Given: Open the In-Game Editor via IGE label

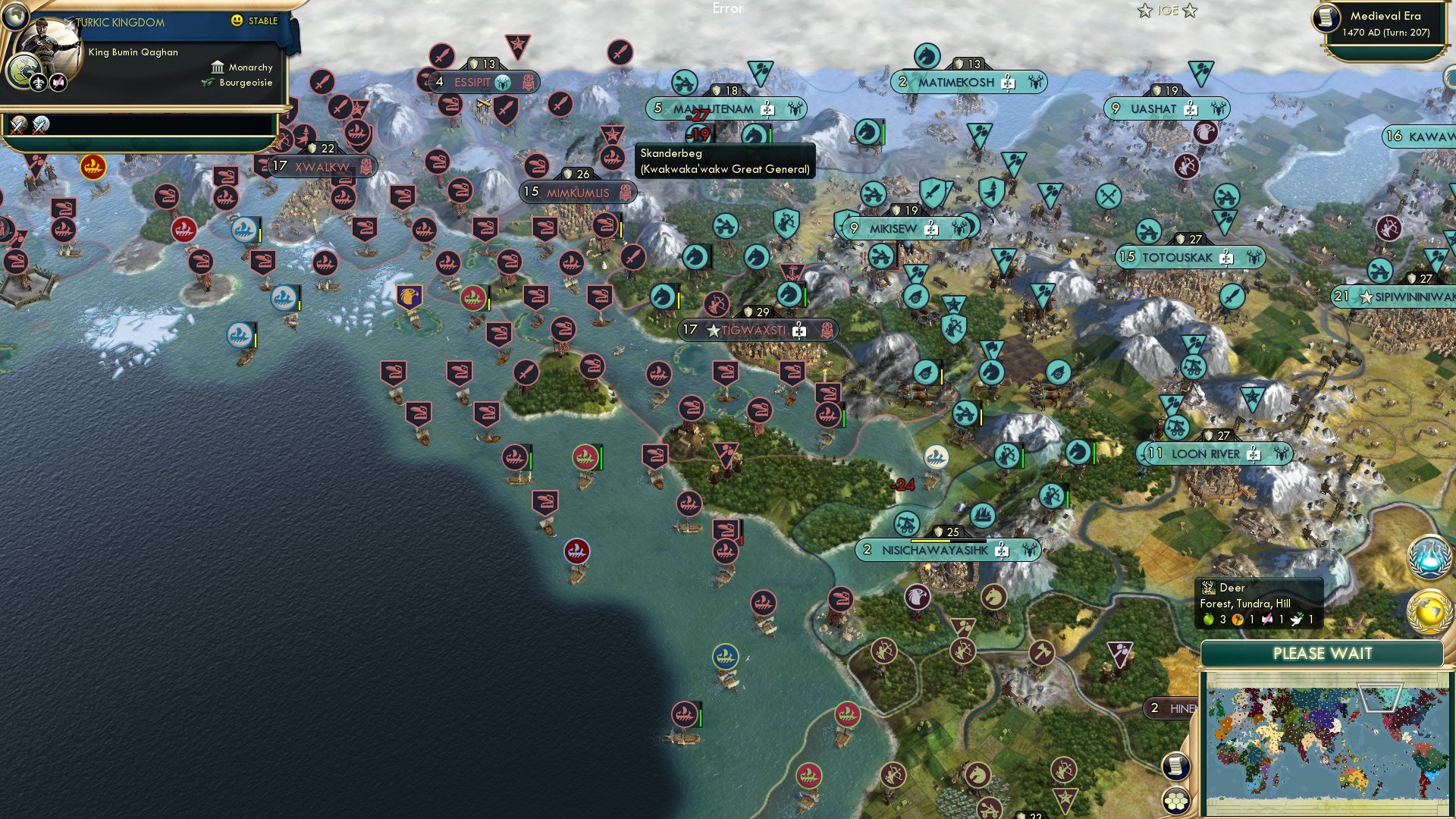Looking at the screenshot, I should tap(1168, 11).
